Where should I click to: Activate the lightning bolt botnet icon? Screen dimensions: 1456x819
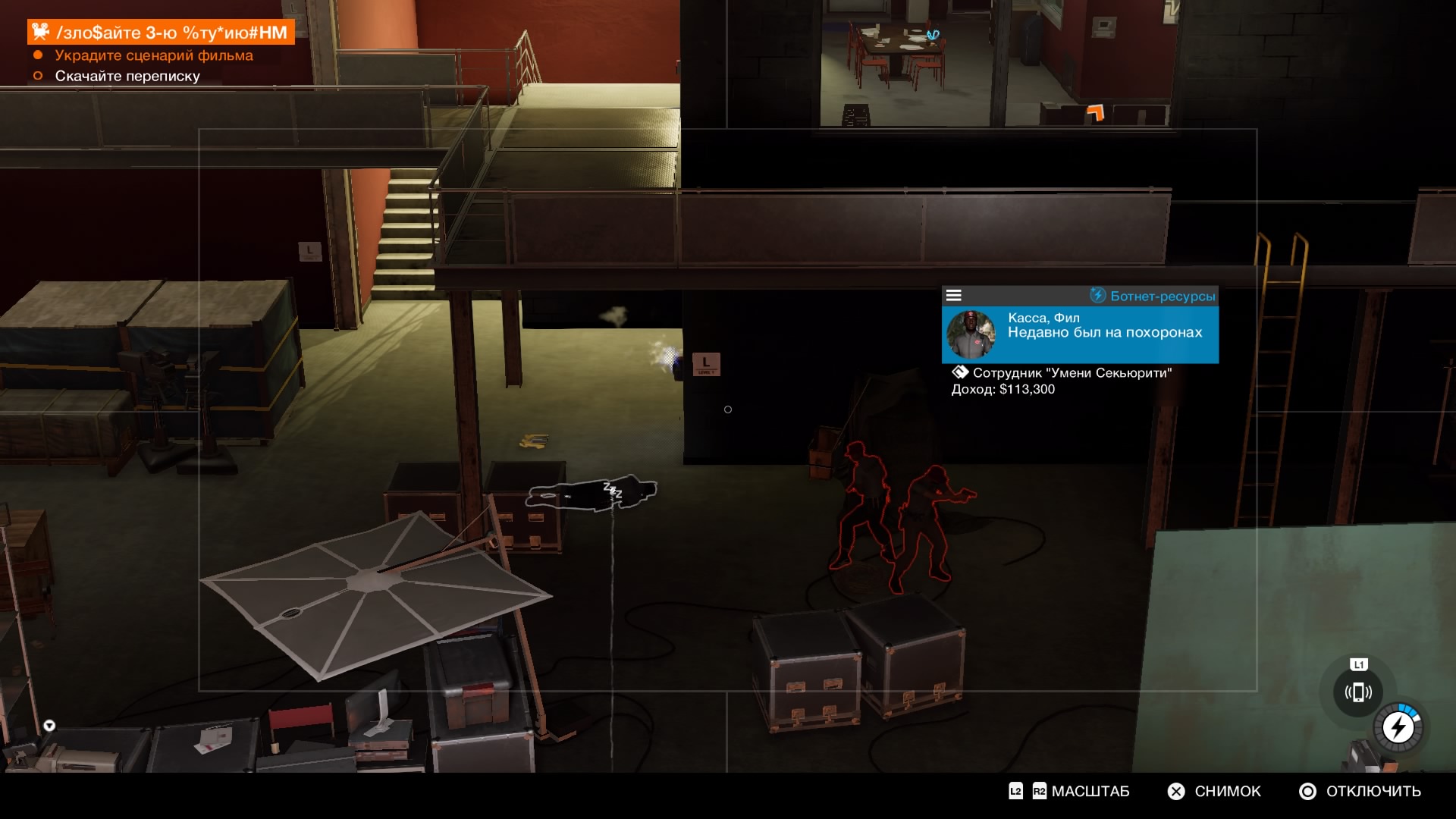(x=1398, y=728)
